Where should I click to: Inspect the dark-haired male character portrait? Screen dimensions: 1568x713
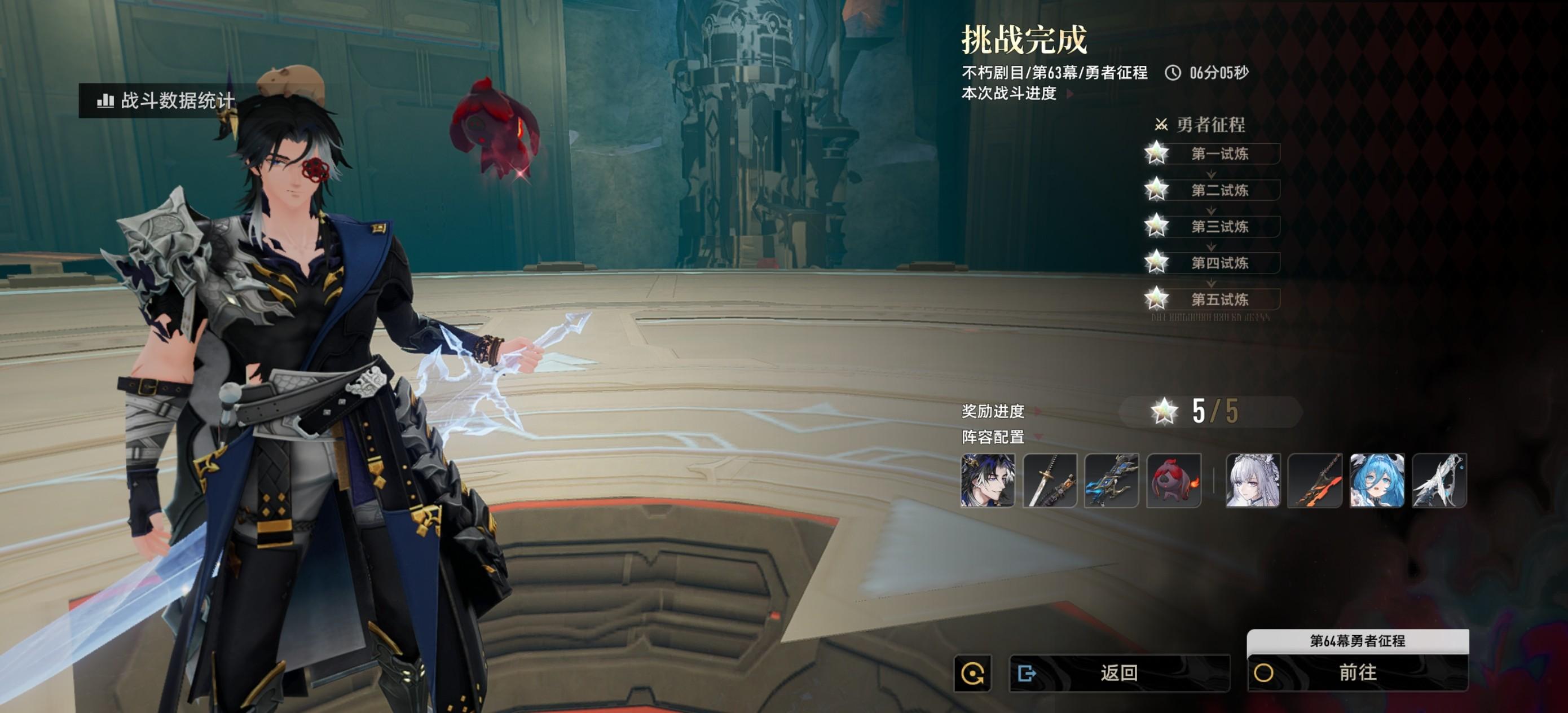click(x=987, y=481)
